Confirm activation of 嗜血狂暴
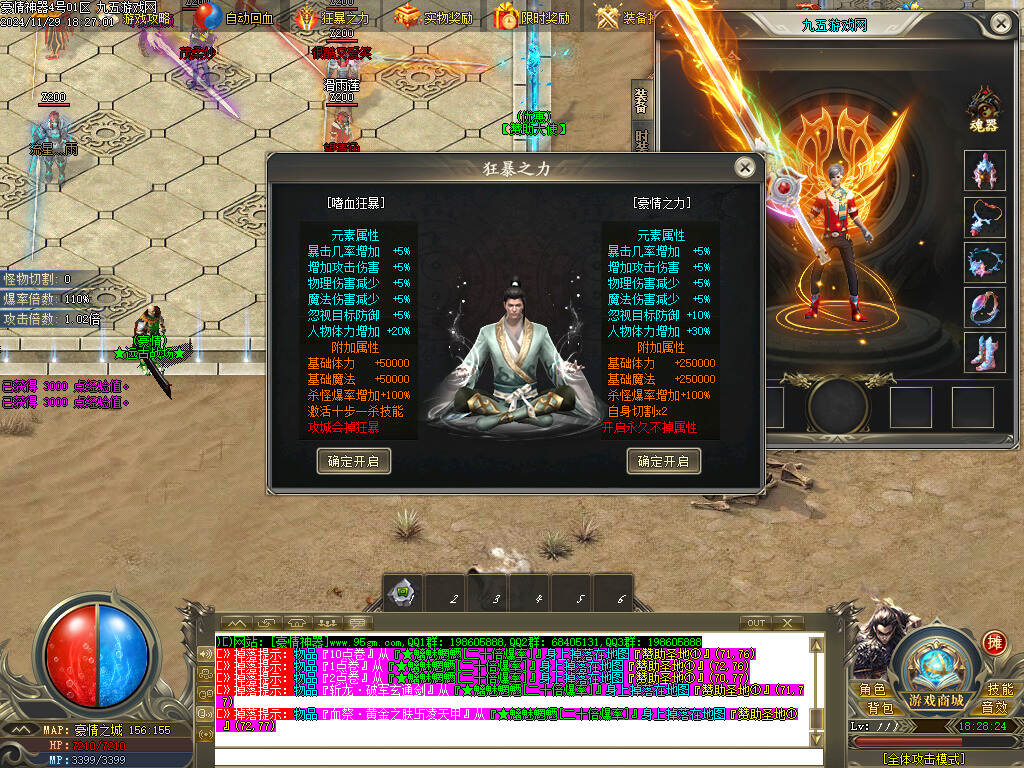This screenshot has width=1024, height=768. click(353, 461)
